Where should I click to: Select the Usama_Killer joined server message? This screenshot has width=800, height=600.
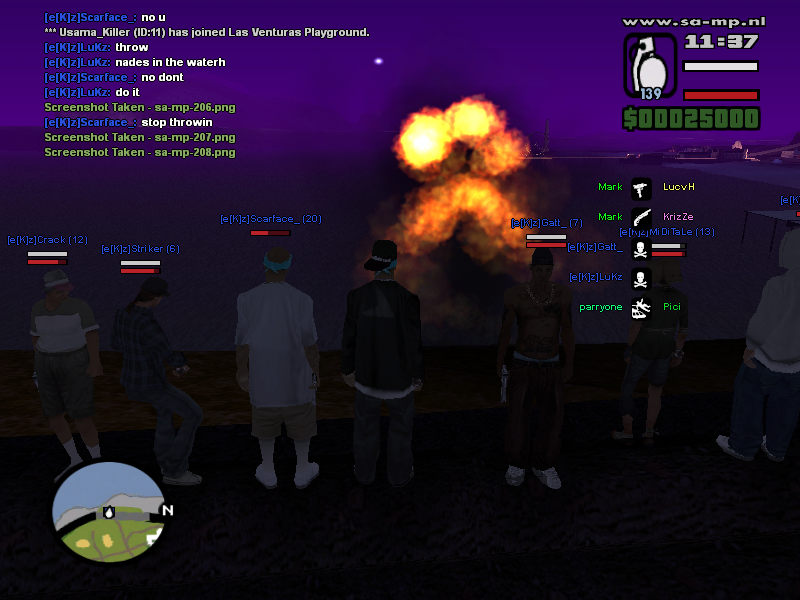coord(207,32)
